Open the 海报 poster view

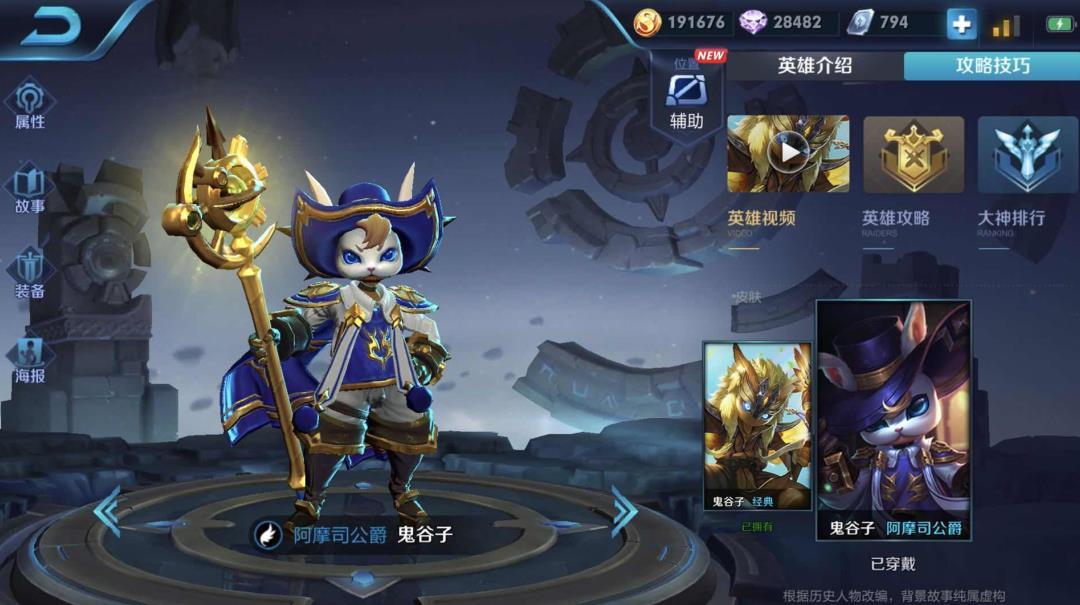coord(30,360)
